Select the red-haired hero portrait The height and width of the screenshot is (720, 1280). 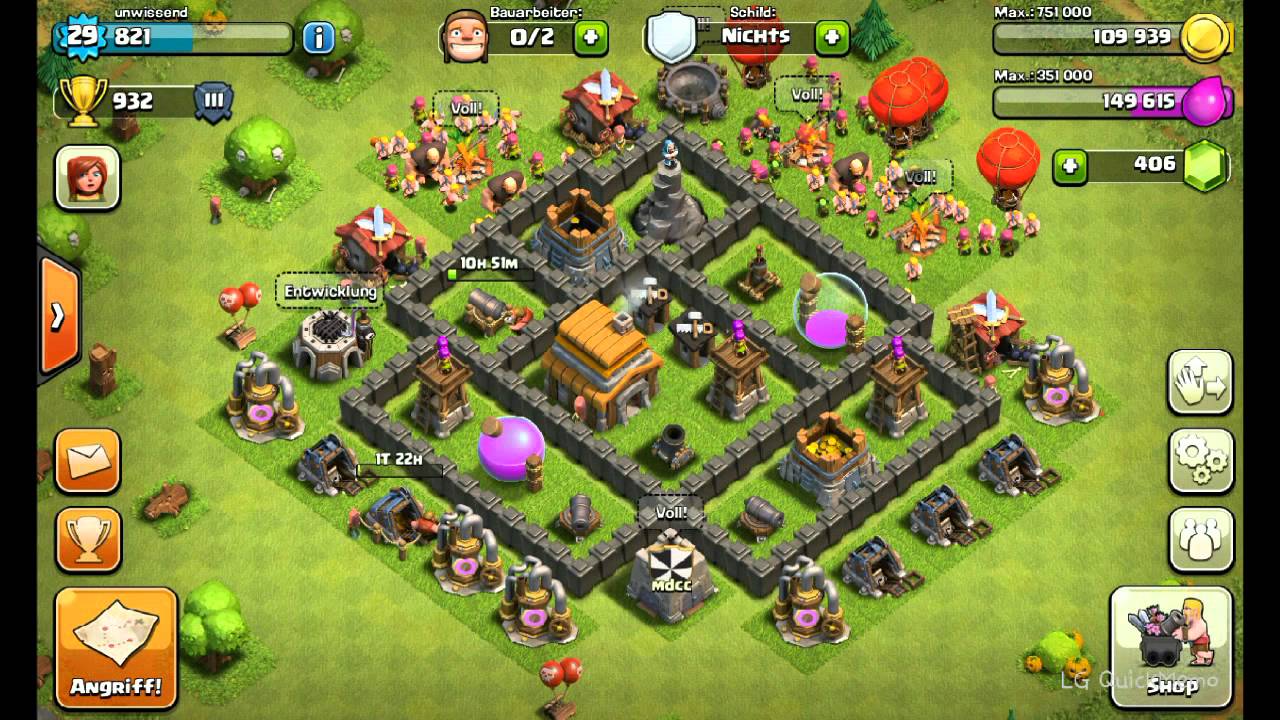point(88,178)
